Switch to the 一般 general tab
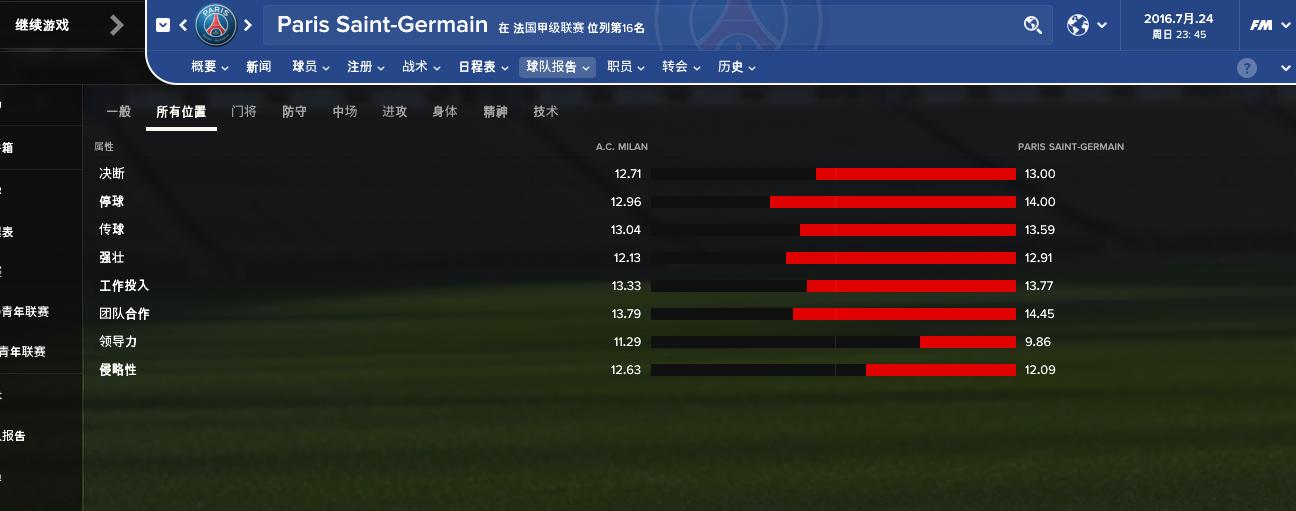 click(x=119, y=112)
